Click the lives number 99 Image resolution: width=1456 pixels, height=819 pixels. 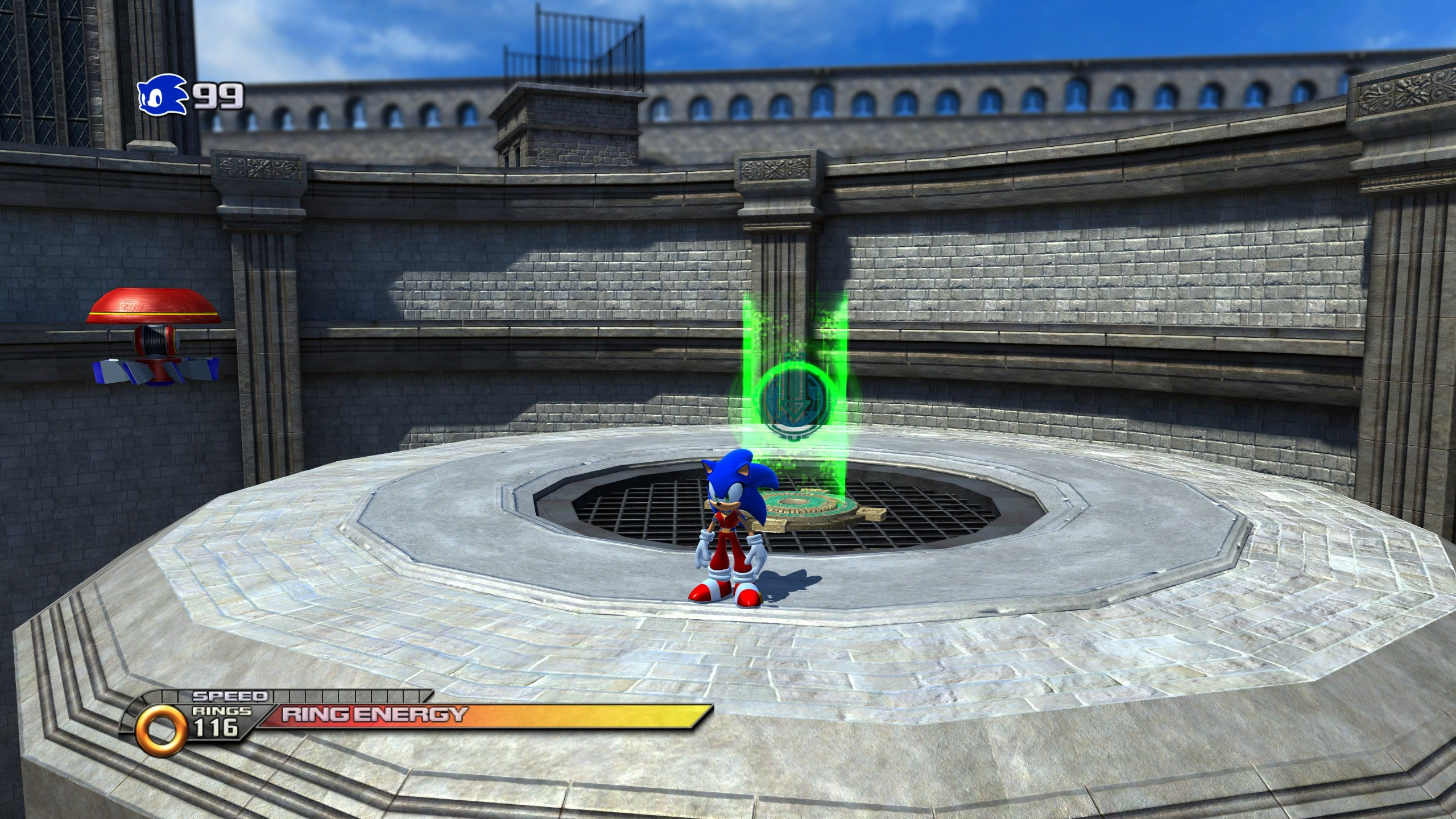pos(219,96)
